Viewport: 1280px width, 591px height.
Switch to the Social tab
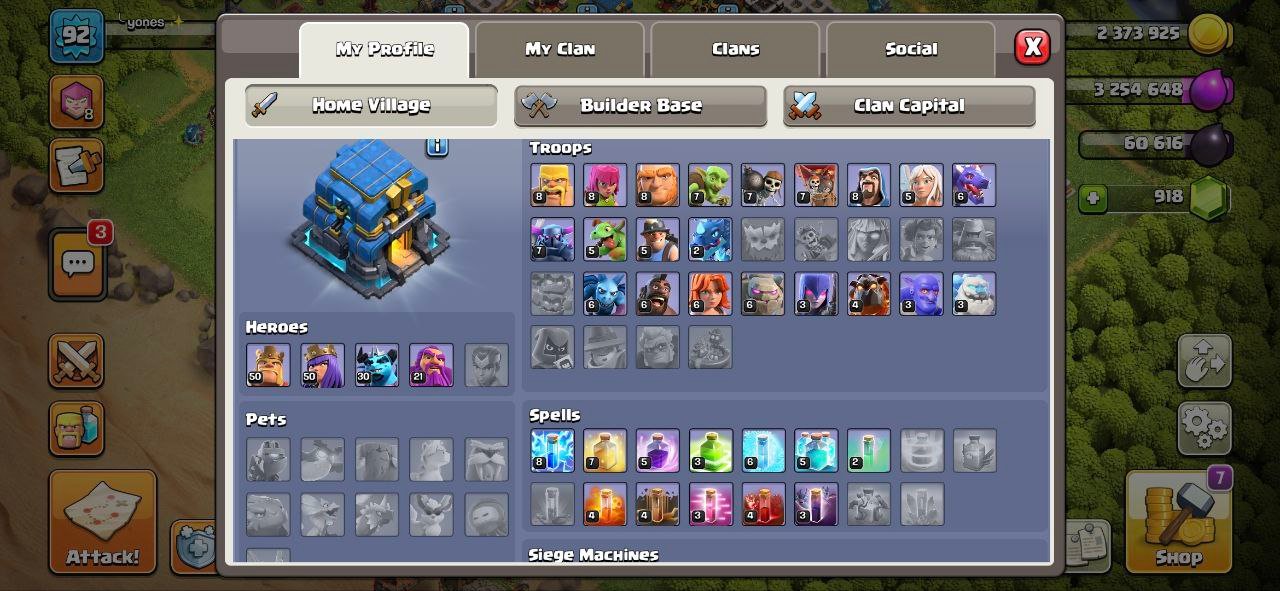click(911, 49)
